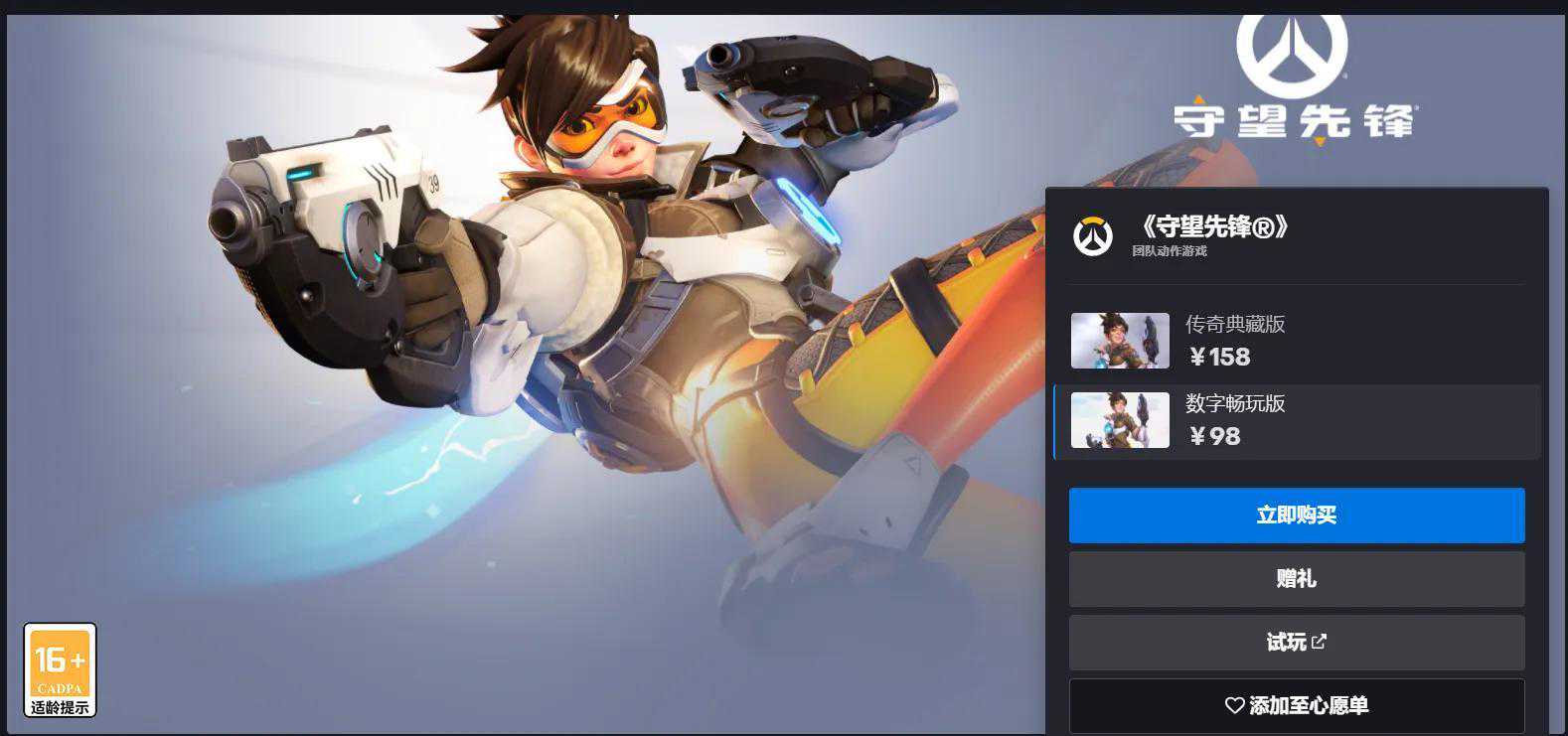Add game via 添加至心愿单 wishlist button
This screenshot has height=736, width=1568.
point(1296,705)
